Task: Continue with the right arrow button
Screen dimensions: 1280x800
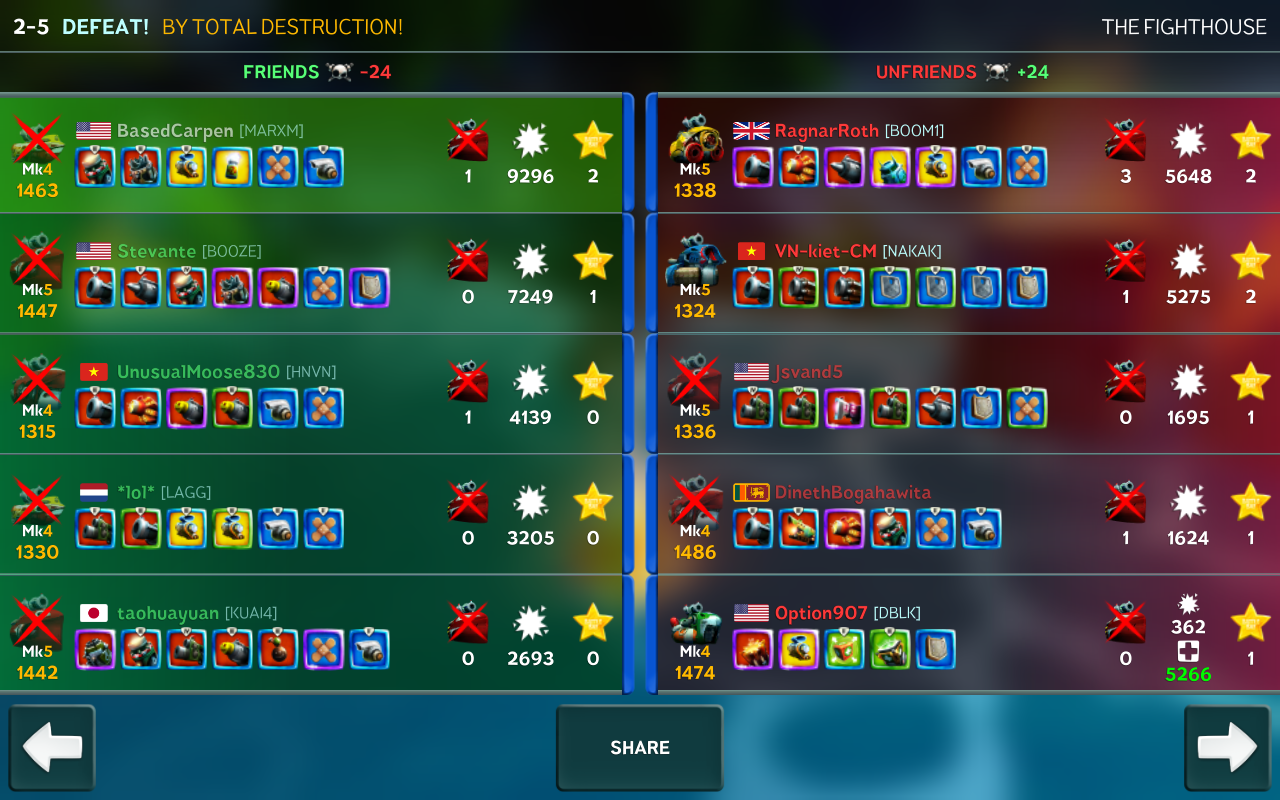Action: tap(1227, 748)
